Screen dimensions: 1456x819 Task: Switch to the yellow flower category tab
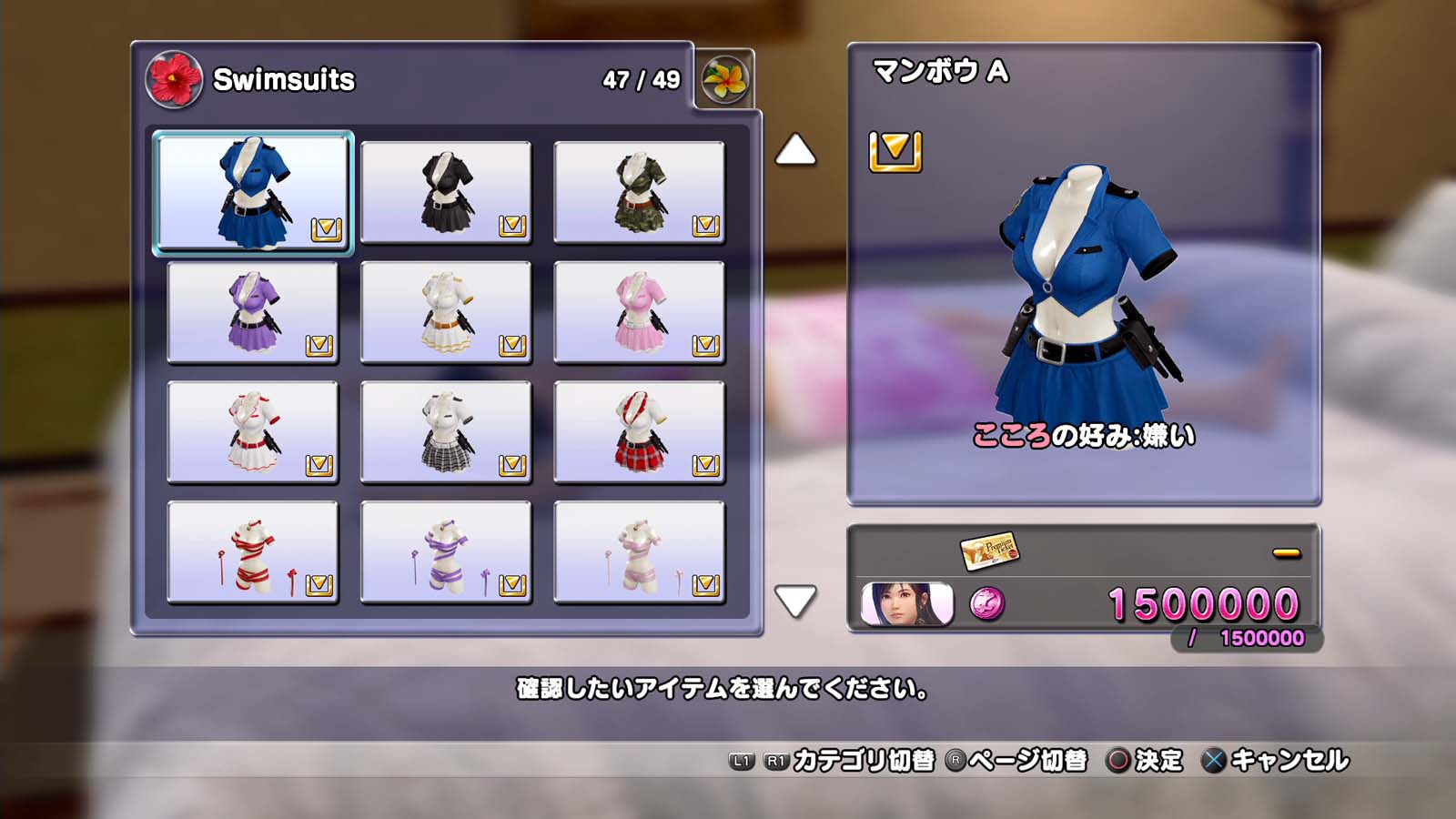[x=724, y=80]
